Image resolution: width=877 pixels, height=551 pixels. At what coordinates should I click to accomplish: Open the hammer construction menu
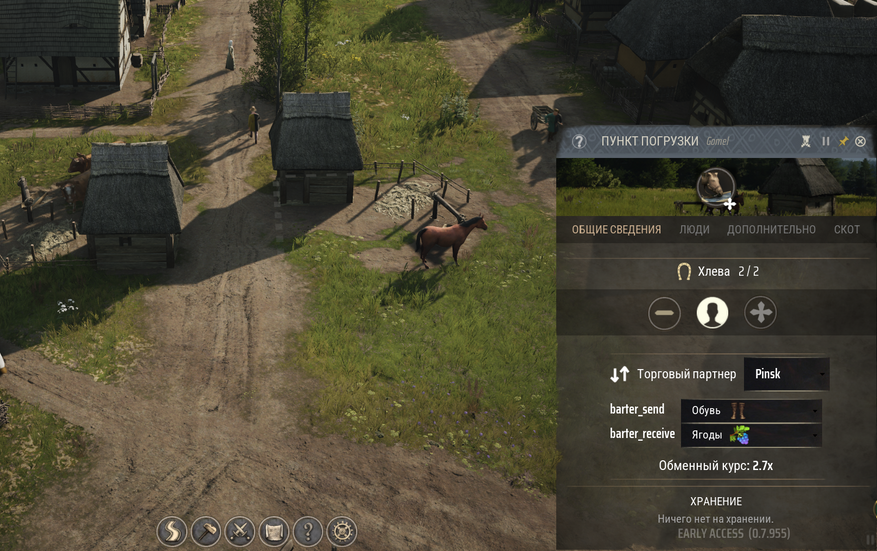coord(206,531)
